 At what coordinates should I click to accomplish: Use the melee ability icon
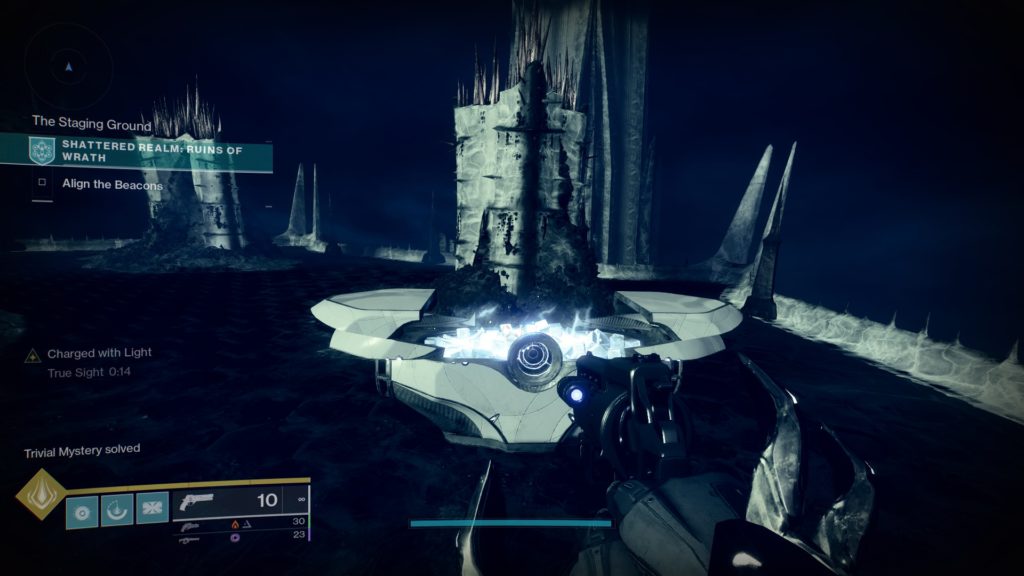tap(152, 510)
